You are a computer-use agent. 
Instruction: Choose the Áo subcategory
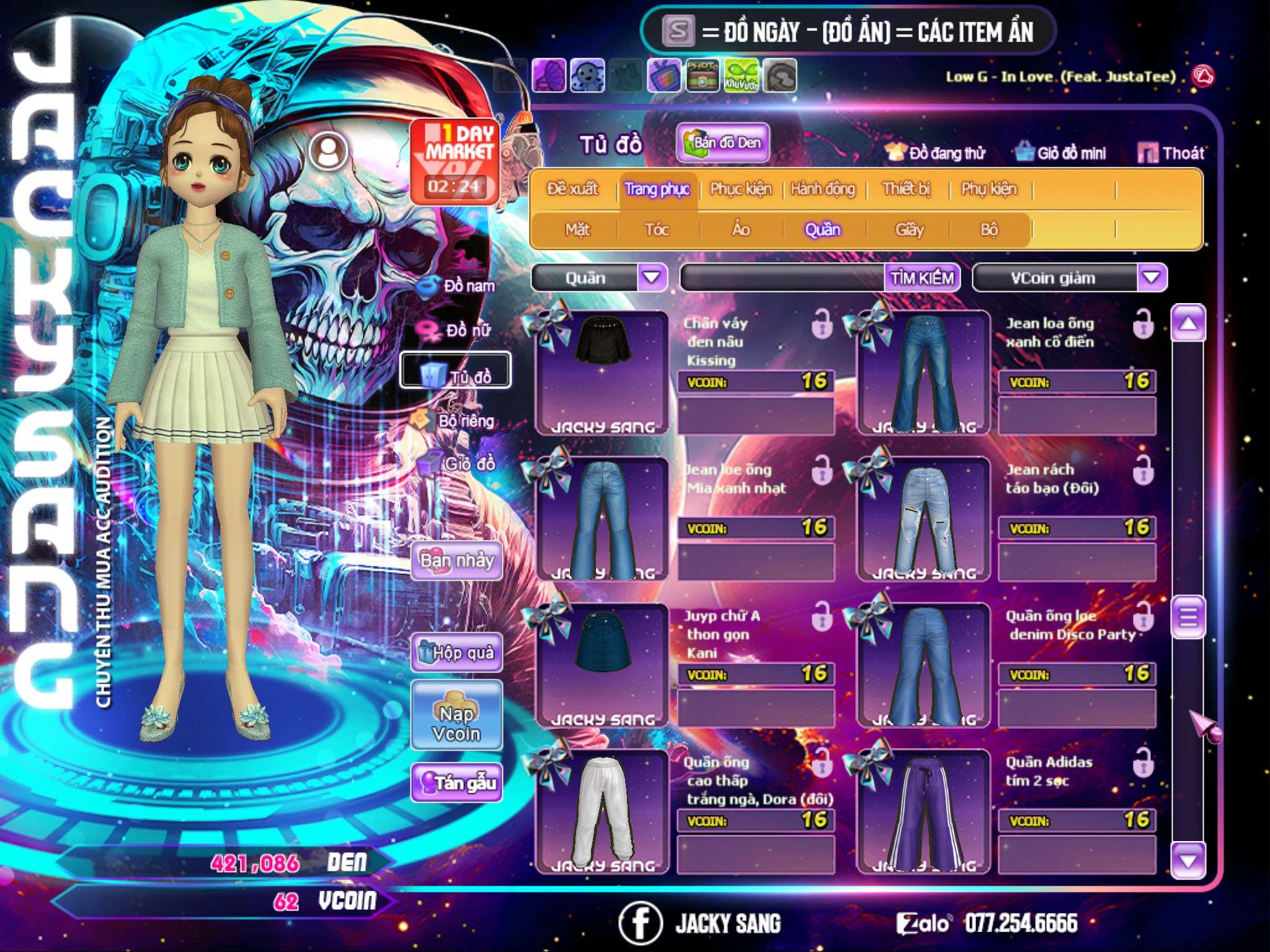[x=741, y=230]
